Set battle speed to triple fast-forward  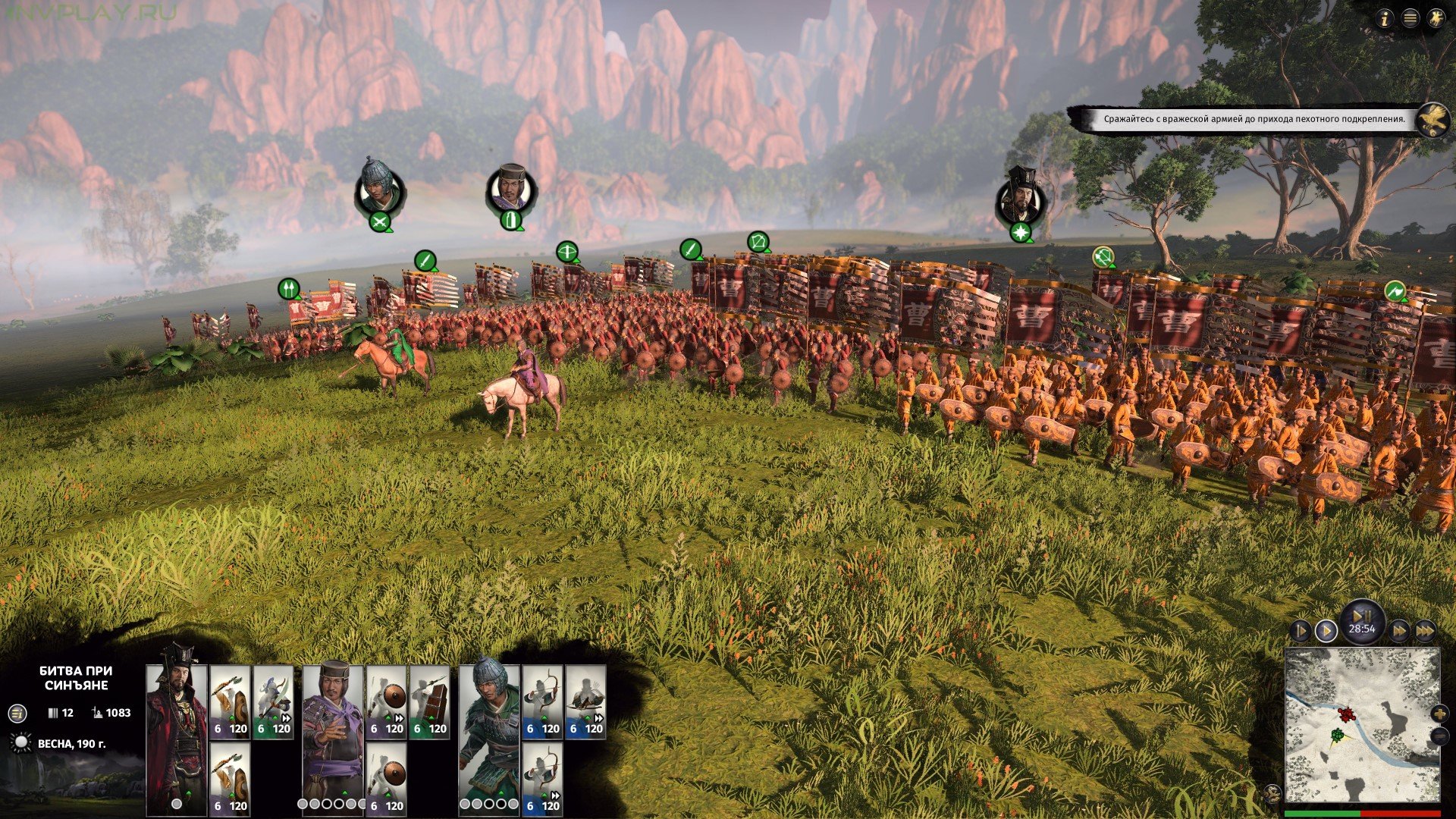1425,631
